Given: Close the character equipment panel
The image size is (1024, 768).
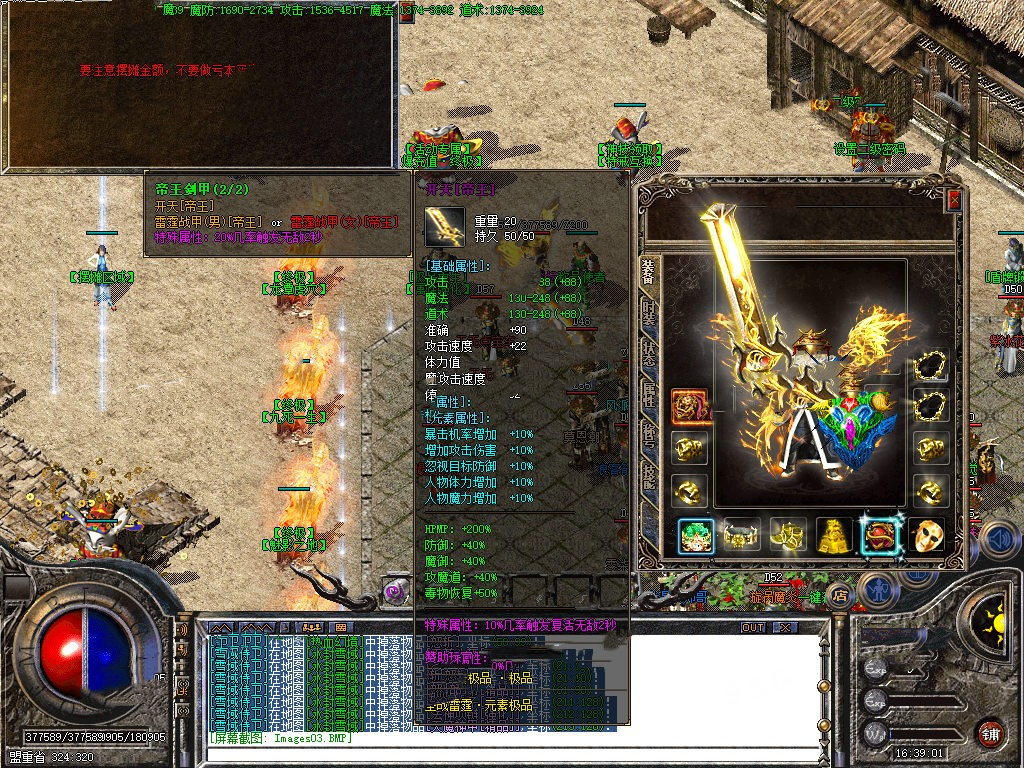Looking at the screenshot, I should (x=954, y=199).
